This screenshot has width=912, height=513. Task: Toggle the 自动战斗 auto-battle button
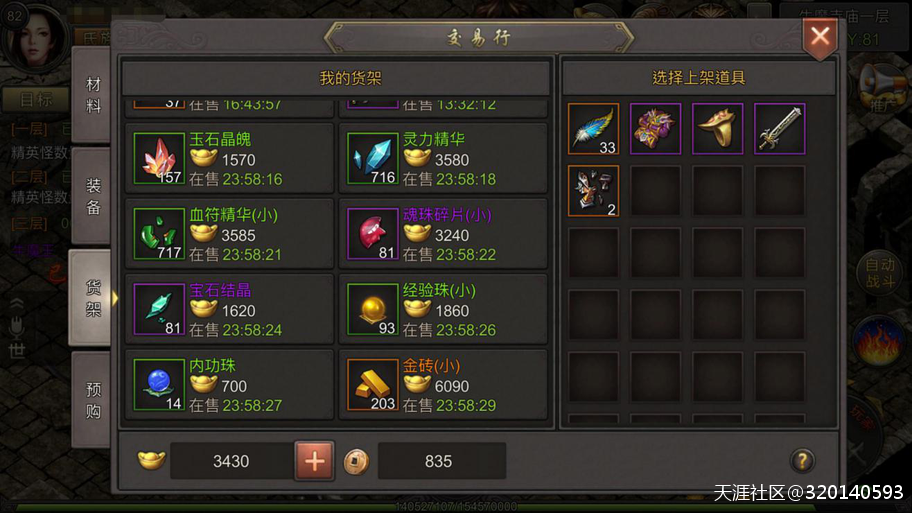(880, 272)
